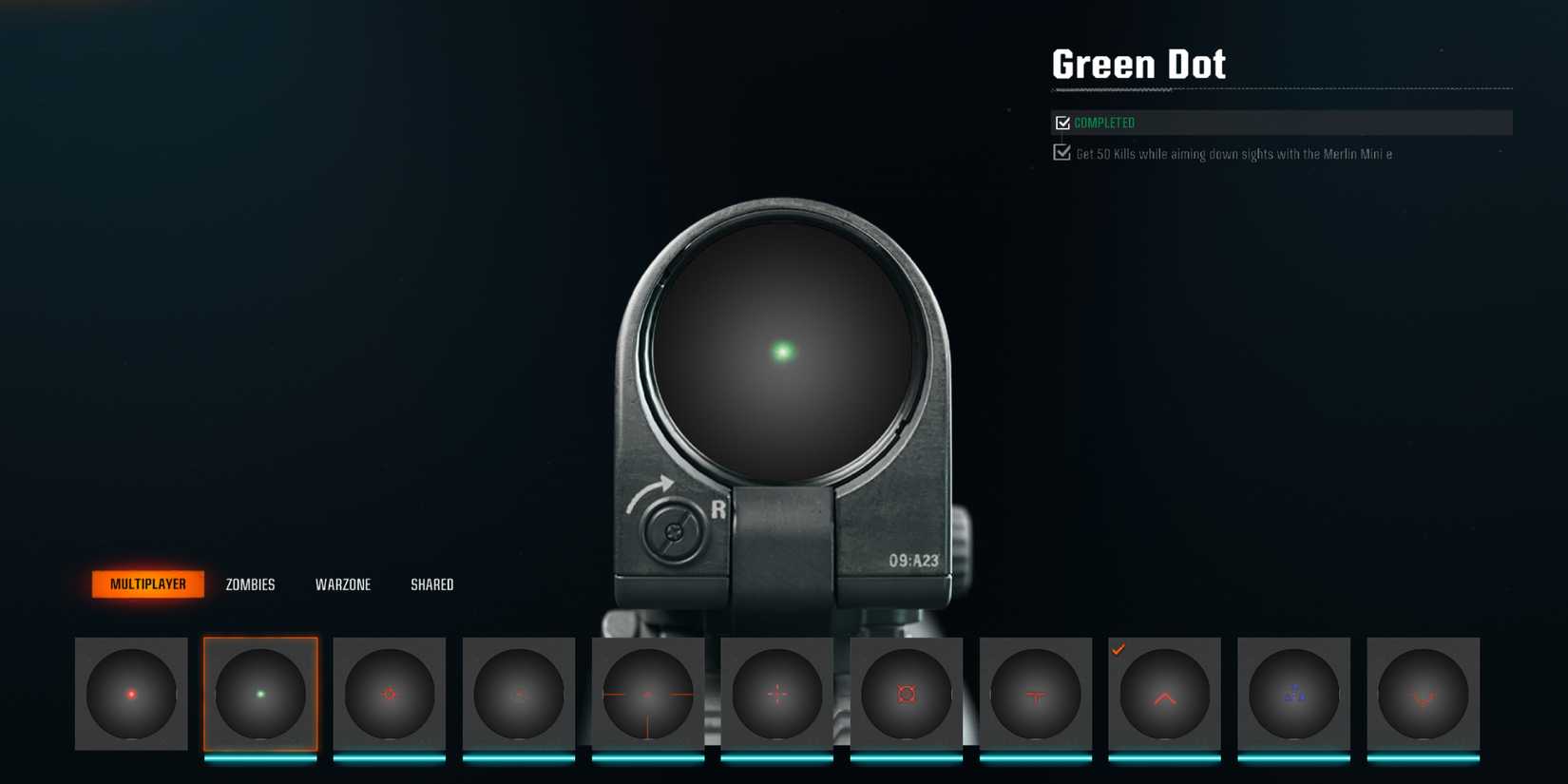1568x784 pixels.
Task: Select the small cross reticle
Action: [x=776, y=695]
